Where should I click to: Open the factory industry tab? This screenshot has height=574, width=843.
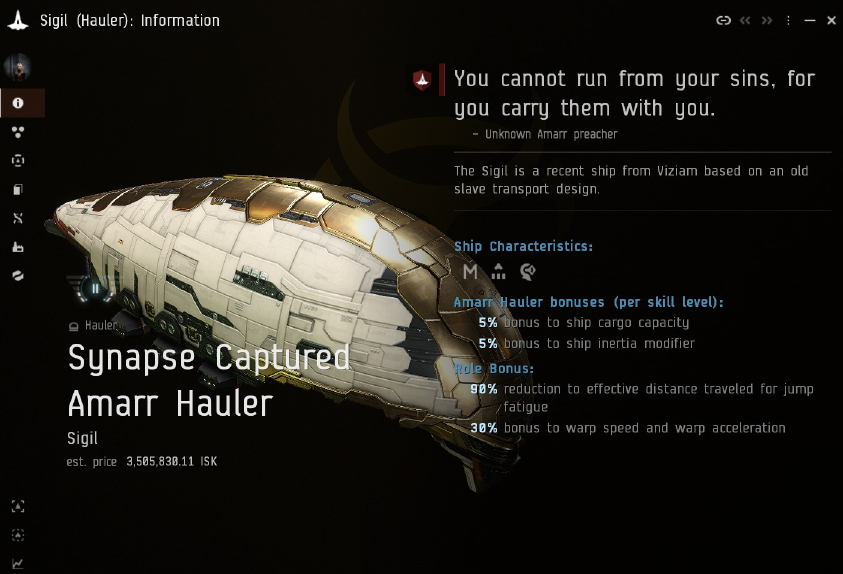[x=18, y=247]
